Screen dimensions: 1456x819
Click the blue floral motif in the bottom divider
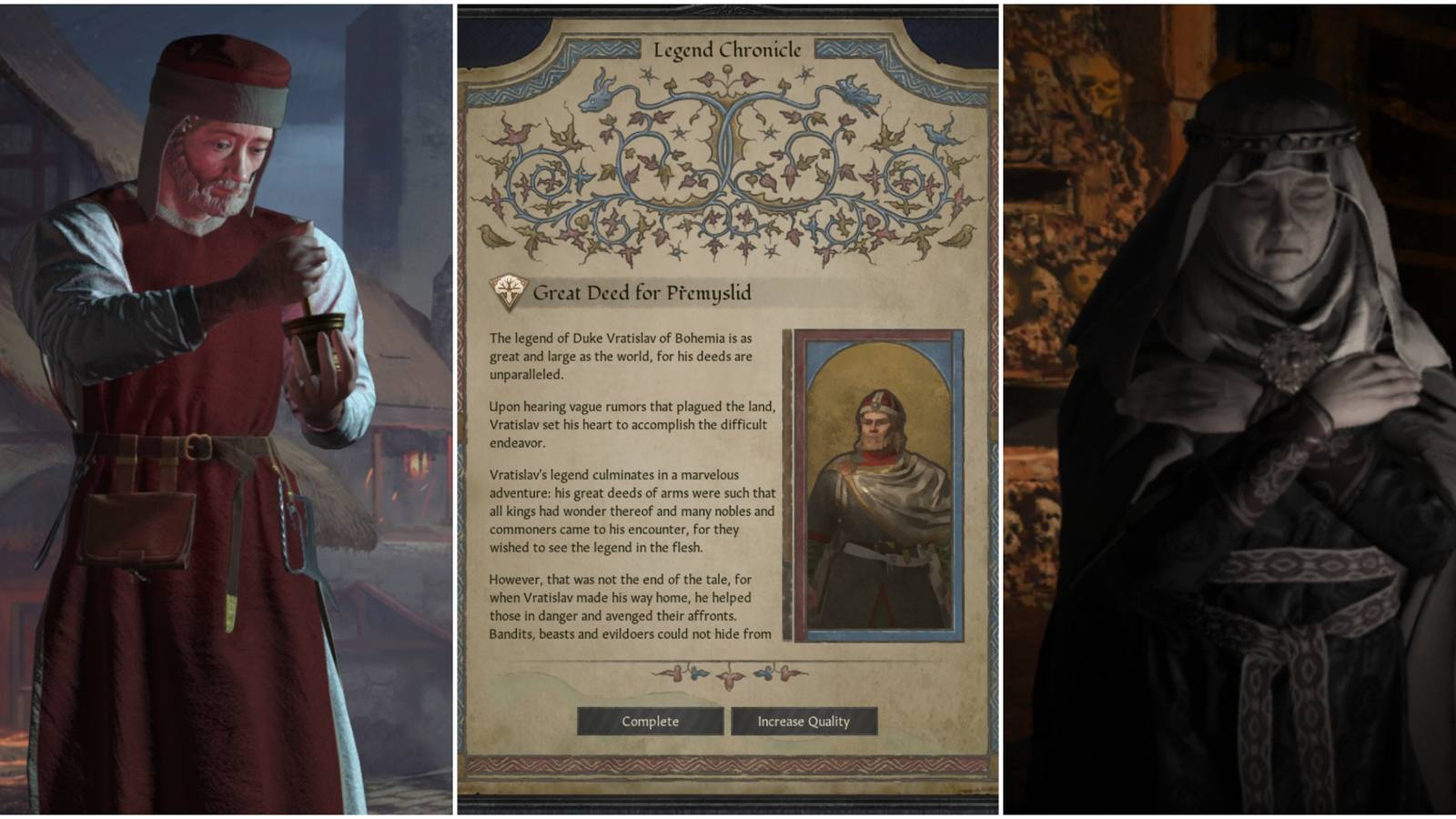tap(697, 673)
